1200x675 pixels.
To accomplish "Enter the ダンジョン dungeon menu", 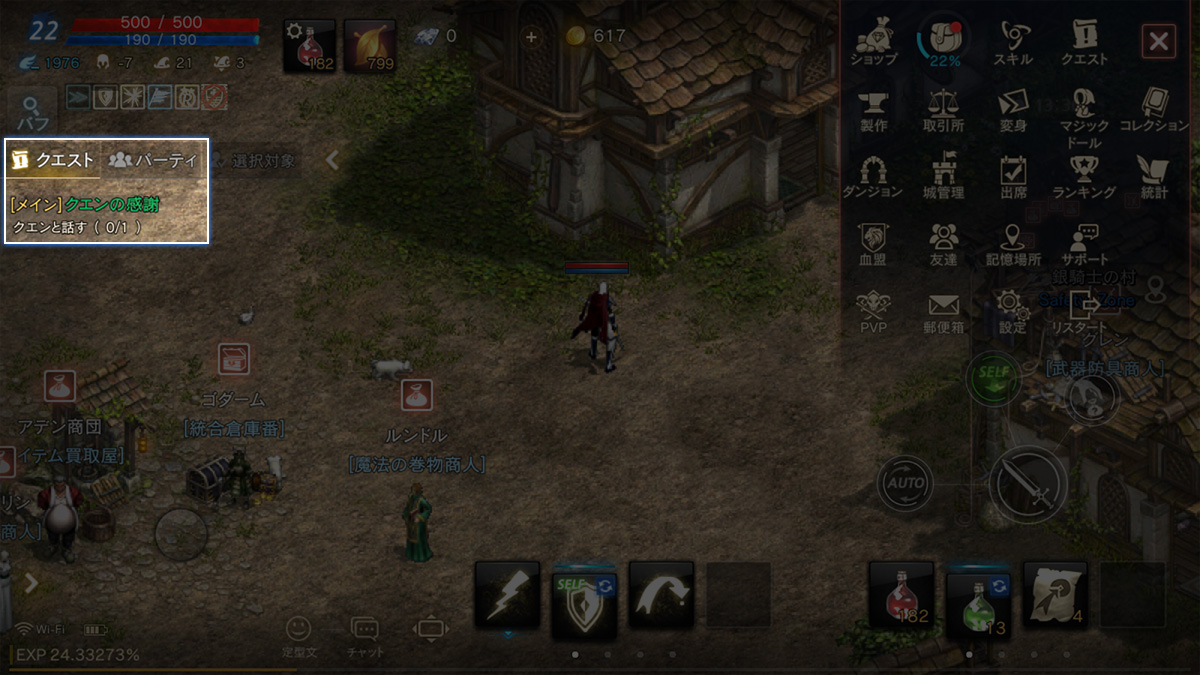I will (873, 175).
